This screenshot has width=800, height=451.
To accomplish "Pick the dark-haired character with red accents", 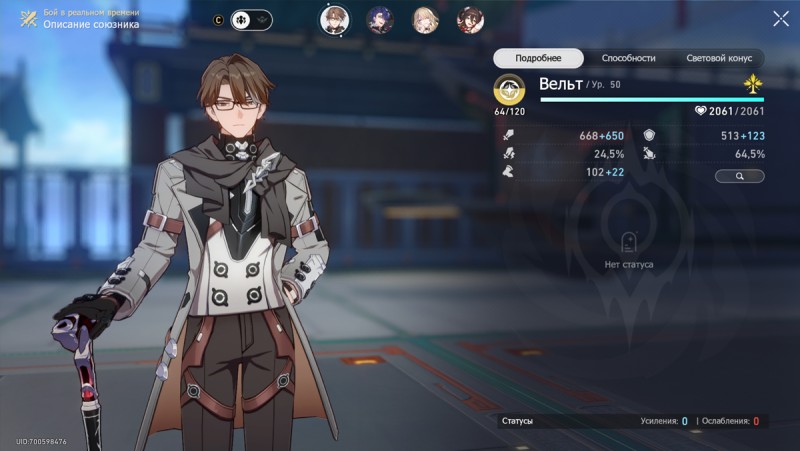I will pyautogui.click(x=471, y=19).
